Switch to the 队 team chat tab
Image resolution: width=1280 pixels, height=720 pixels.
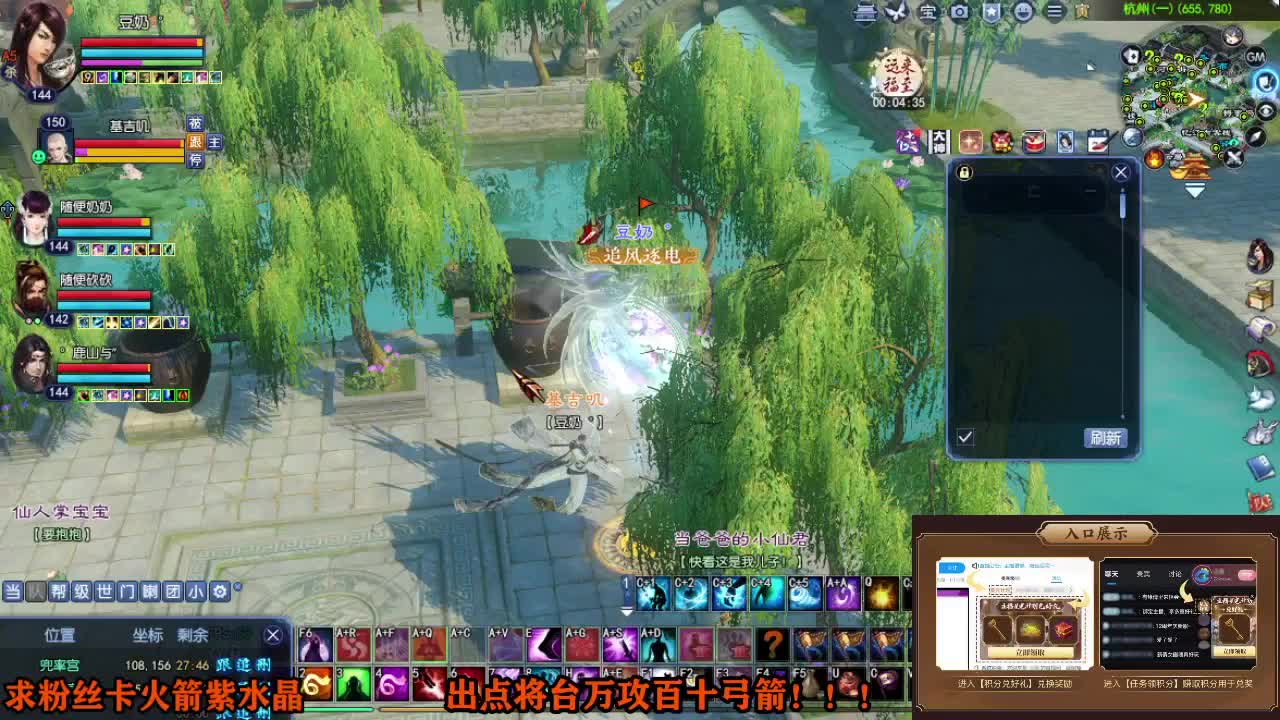pyautogui.click(x=35, y=590)
